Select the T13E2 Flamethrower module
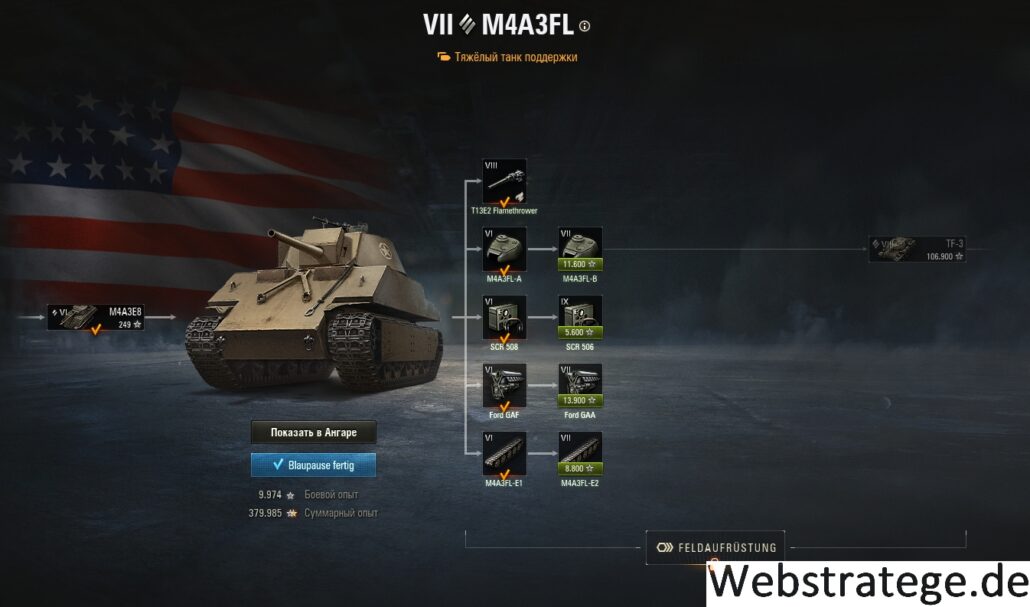 (x=504, y=181)
